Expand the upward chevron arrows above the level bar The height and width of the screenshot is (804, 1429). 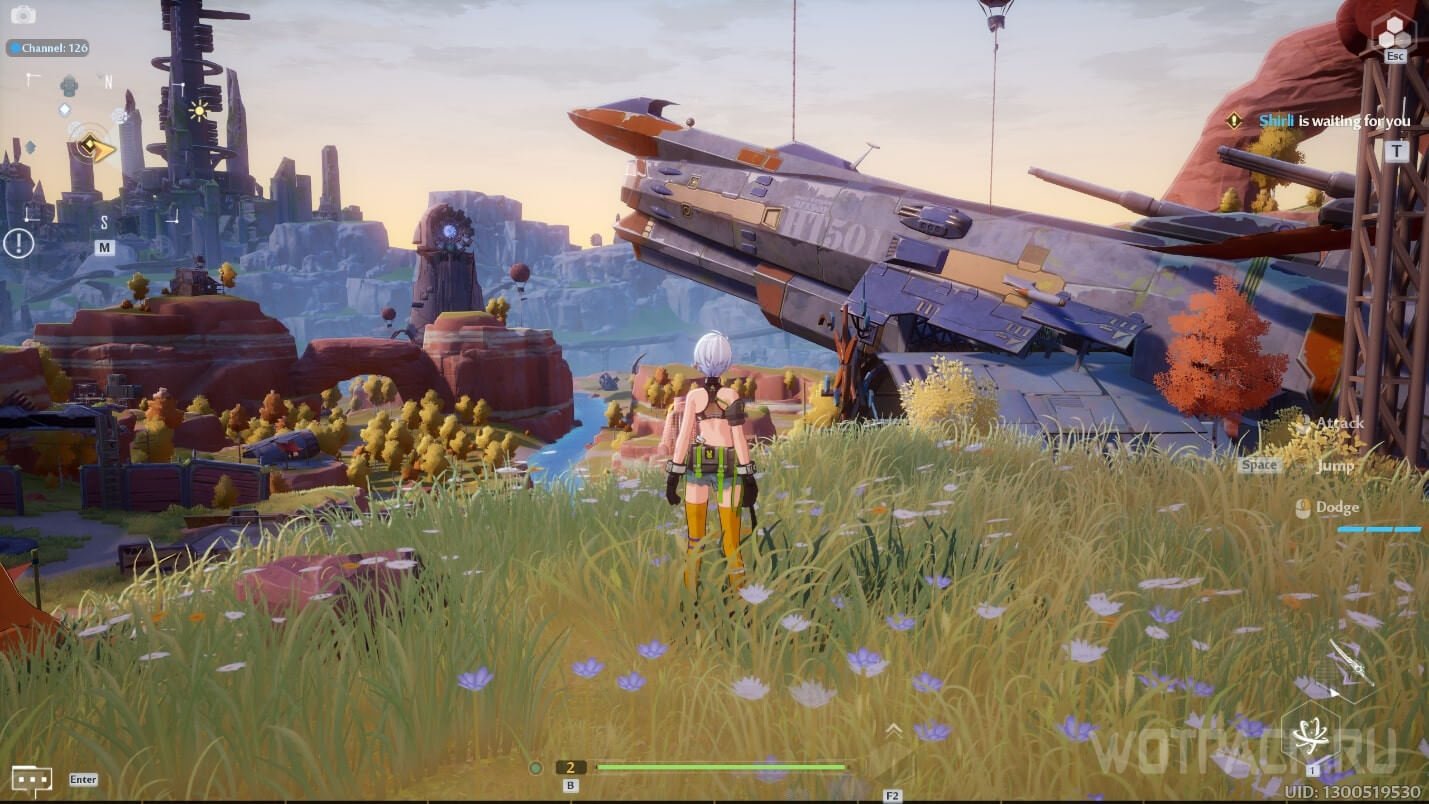tap(893, 730)
